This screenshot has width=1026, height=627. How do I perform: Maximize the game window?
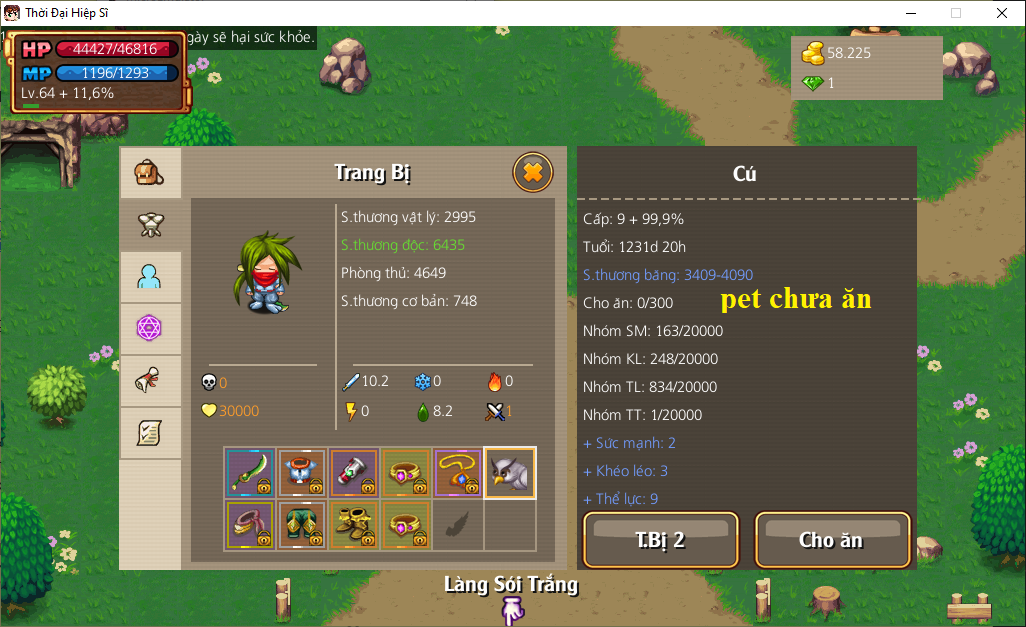point(956,13)
